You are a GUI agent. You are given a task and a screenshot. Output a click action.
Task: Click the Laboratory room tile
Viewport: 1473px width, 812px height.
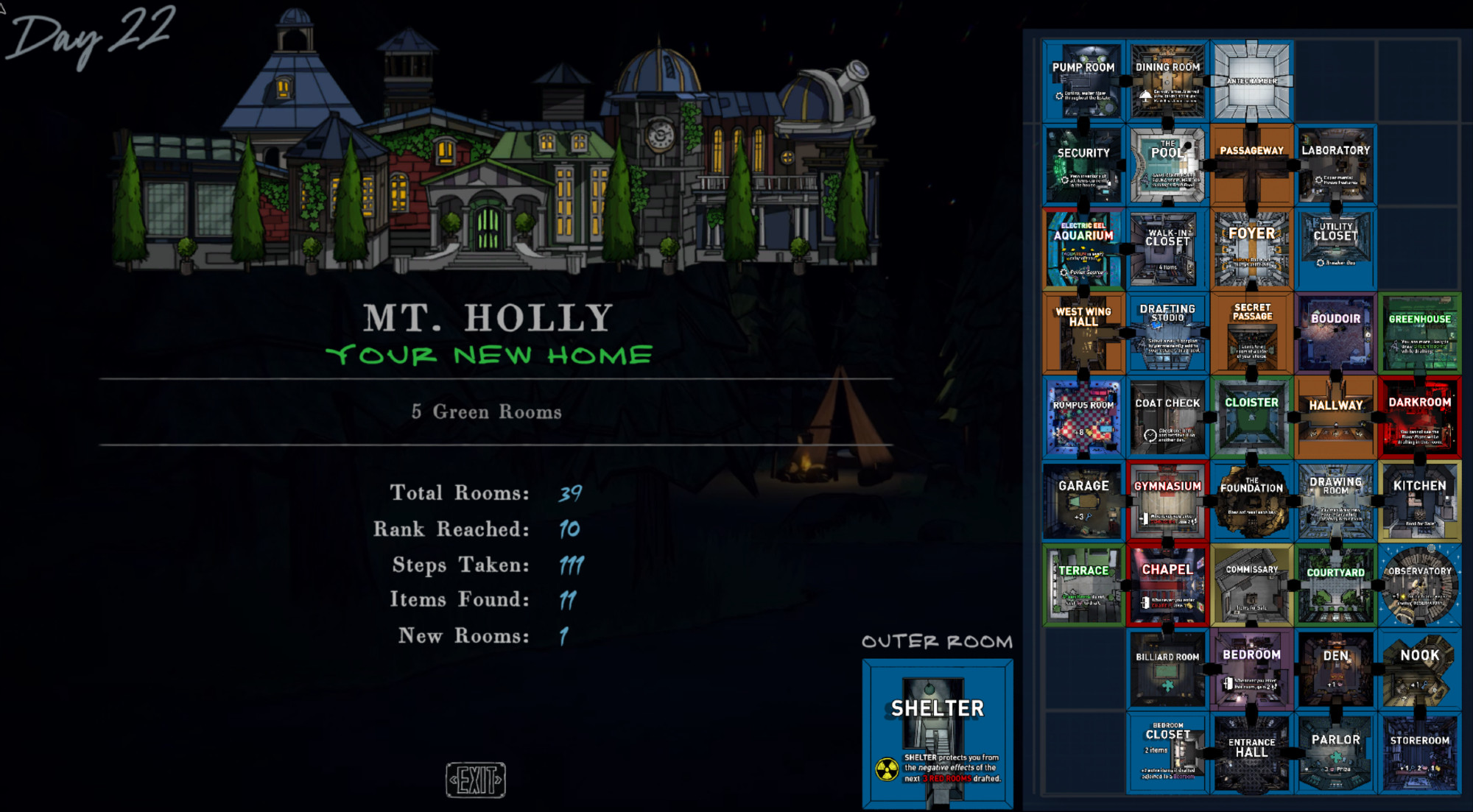pos(1335,165)
